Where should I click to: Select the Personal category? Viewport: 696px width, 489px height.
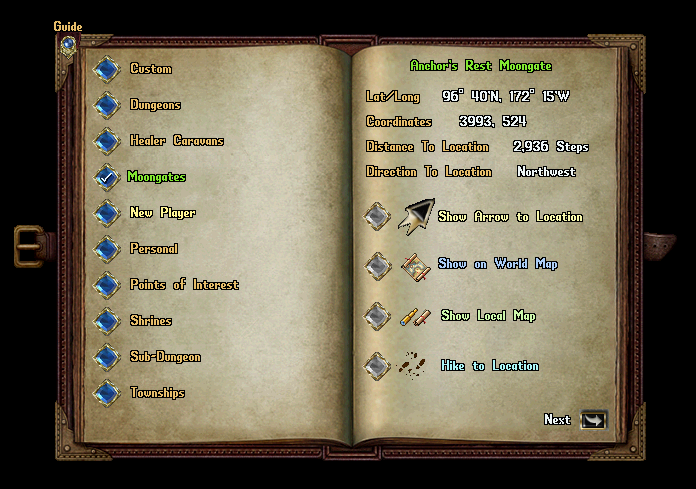pyautogui.click(x=107, y=249)
